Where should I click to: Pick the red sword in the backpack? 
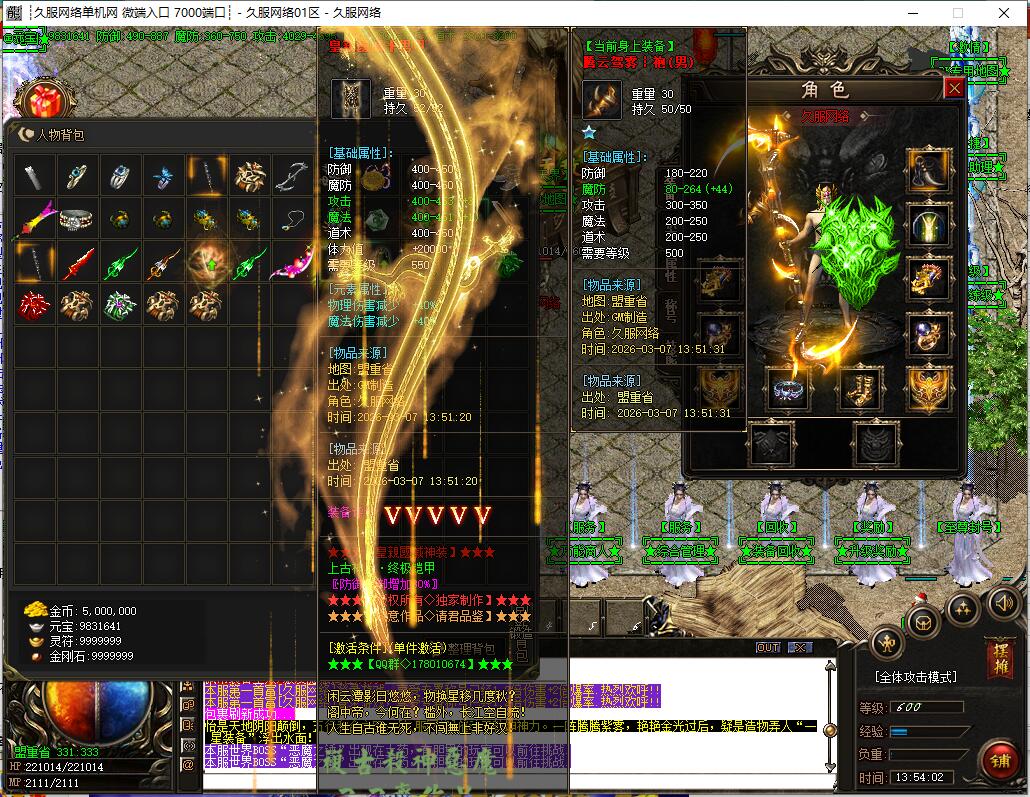(x=78, y=264)
